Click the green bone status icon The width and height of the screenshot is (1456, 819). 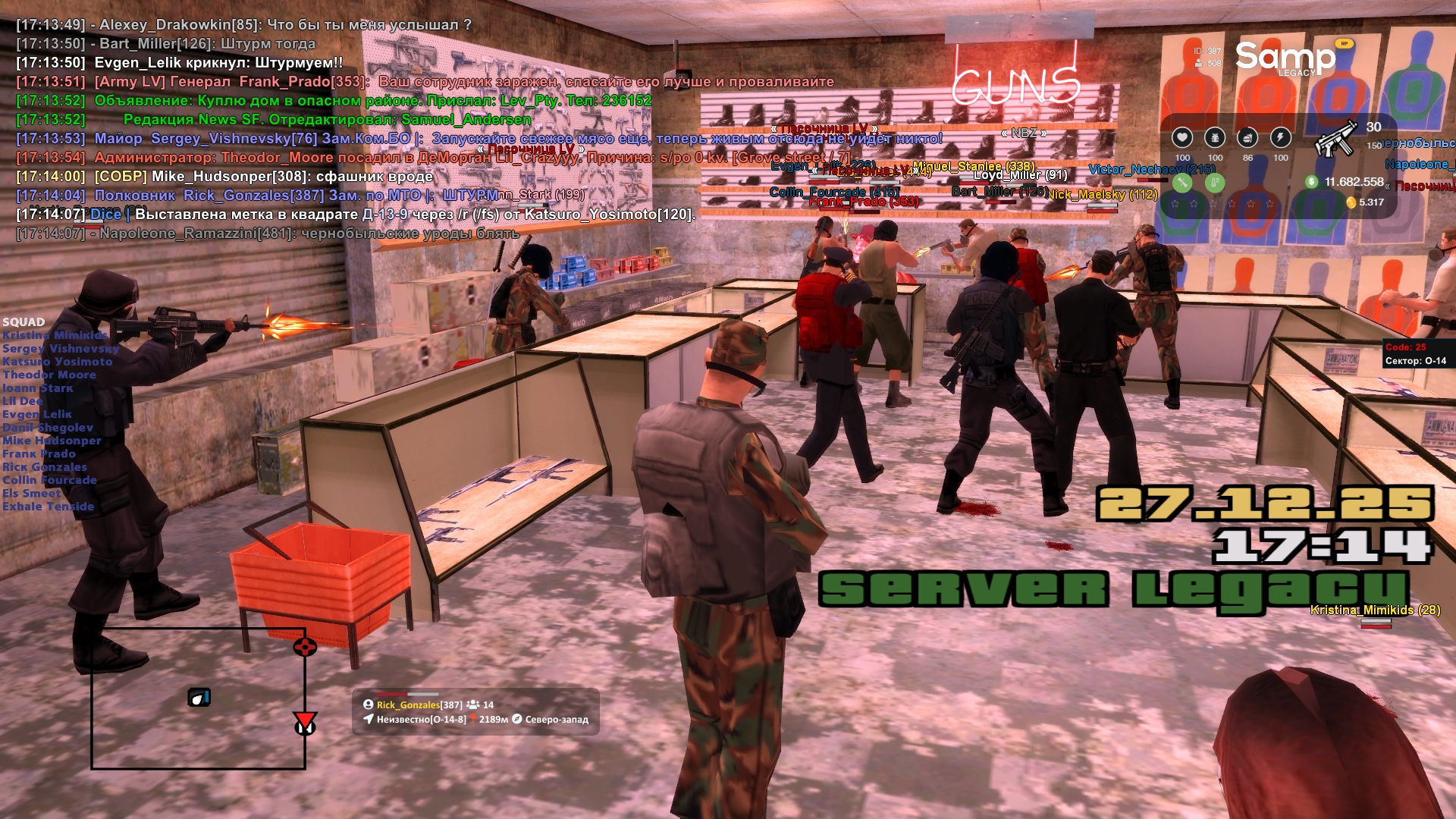[1182, 182]
